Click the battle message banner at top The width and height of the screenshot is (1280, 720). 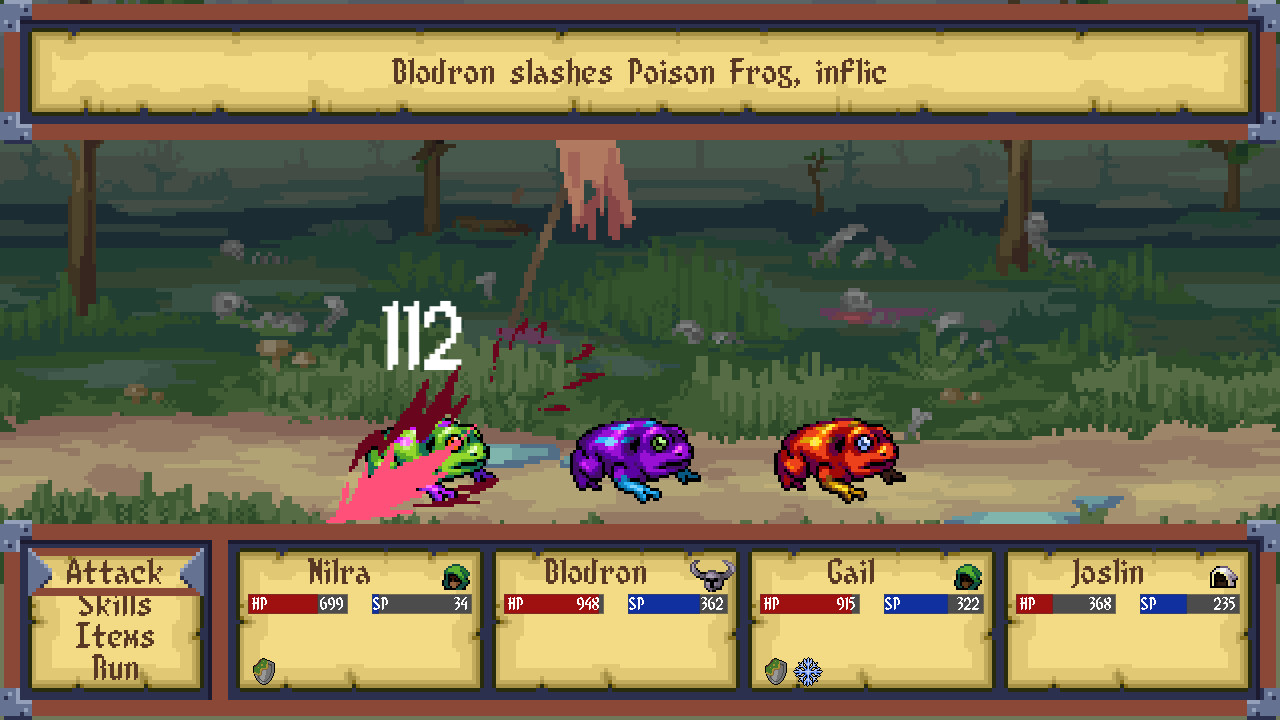[640, 72]
